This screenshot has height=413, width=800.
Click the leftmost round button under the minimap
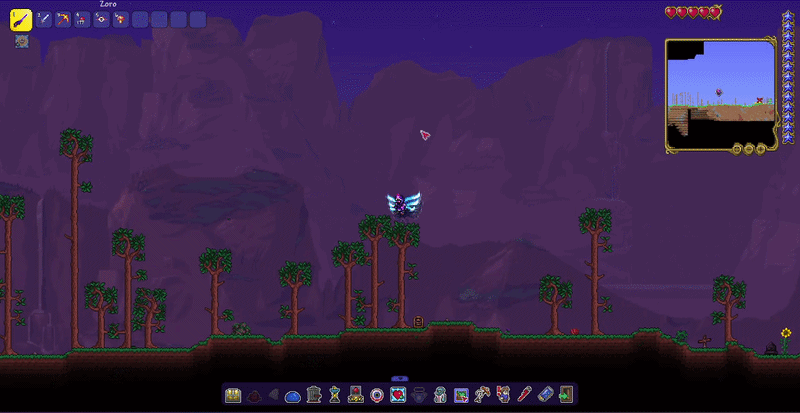coord(737,149)
